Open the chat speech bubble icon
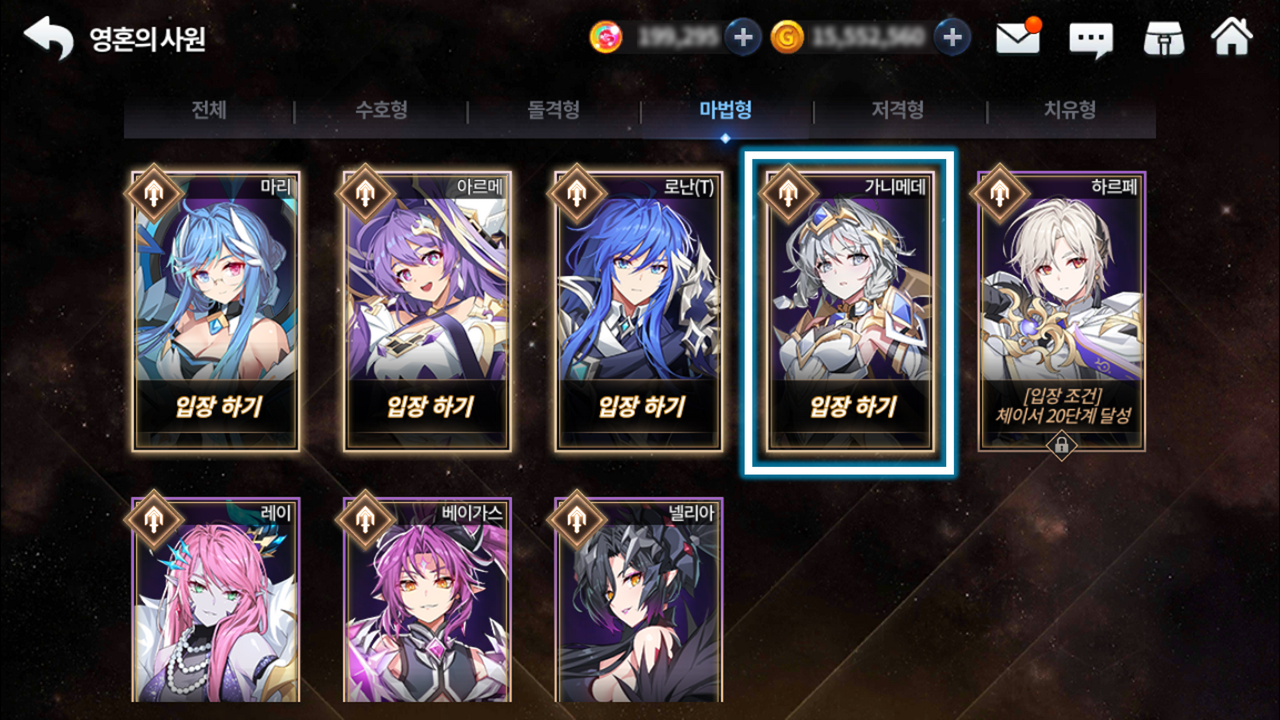The image size is (1280, 720). 1091,39
